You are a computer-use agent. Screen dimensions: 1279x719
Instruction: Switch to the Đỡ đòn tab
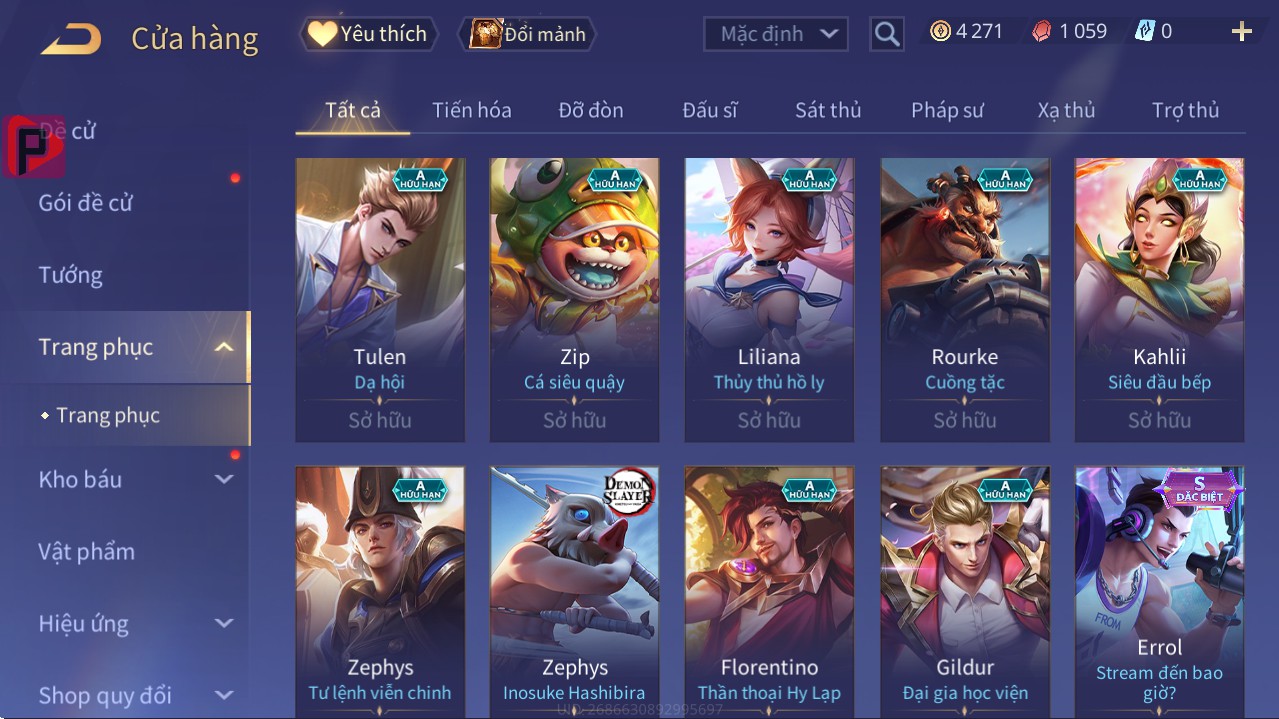pos(590,110)
